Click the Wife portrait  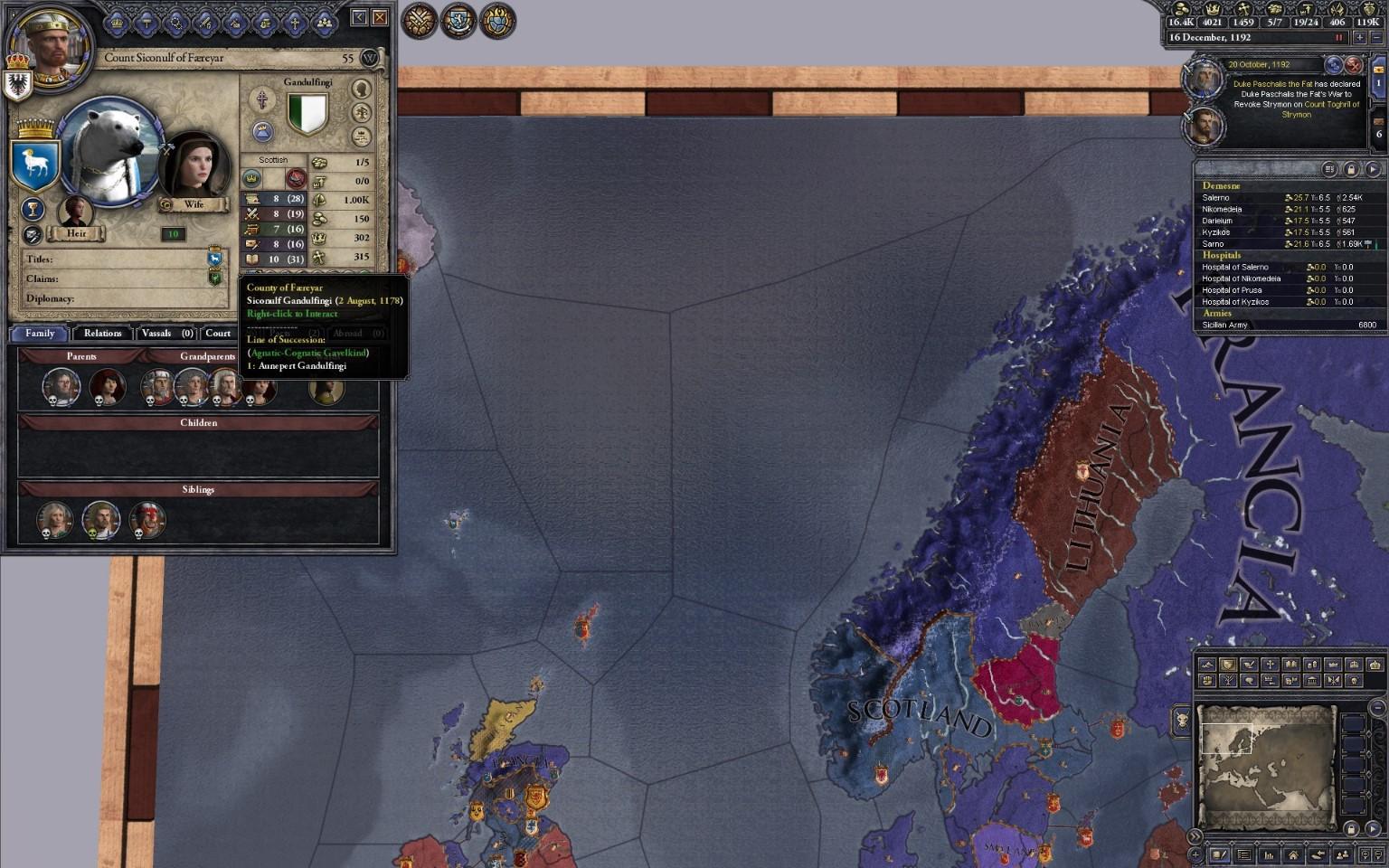click(x=190, y=168)
